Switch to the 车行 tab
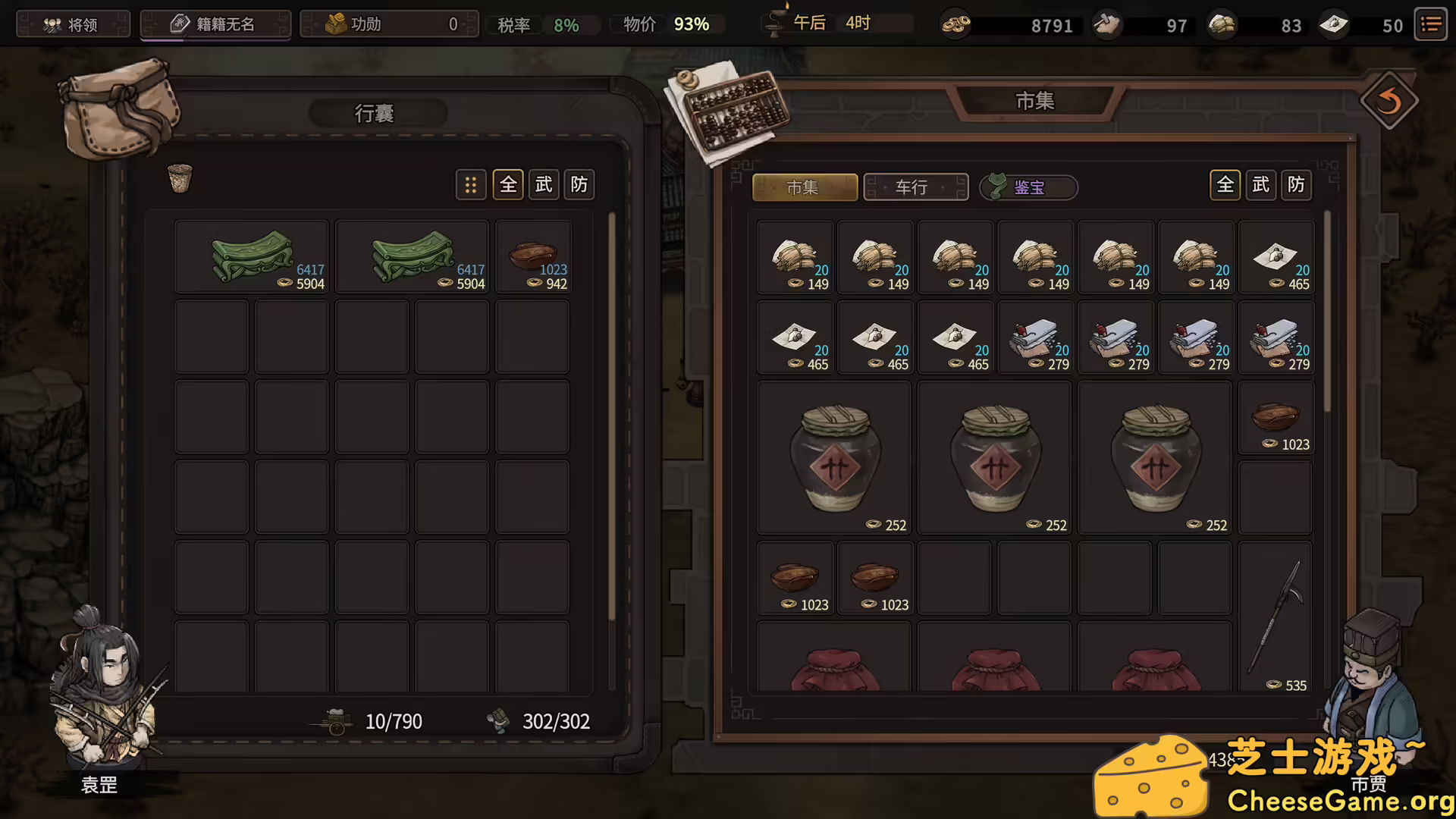Image resolution: width=1456 pixels, height=819 pixels. pyautogui.click(x=915, y=187)
